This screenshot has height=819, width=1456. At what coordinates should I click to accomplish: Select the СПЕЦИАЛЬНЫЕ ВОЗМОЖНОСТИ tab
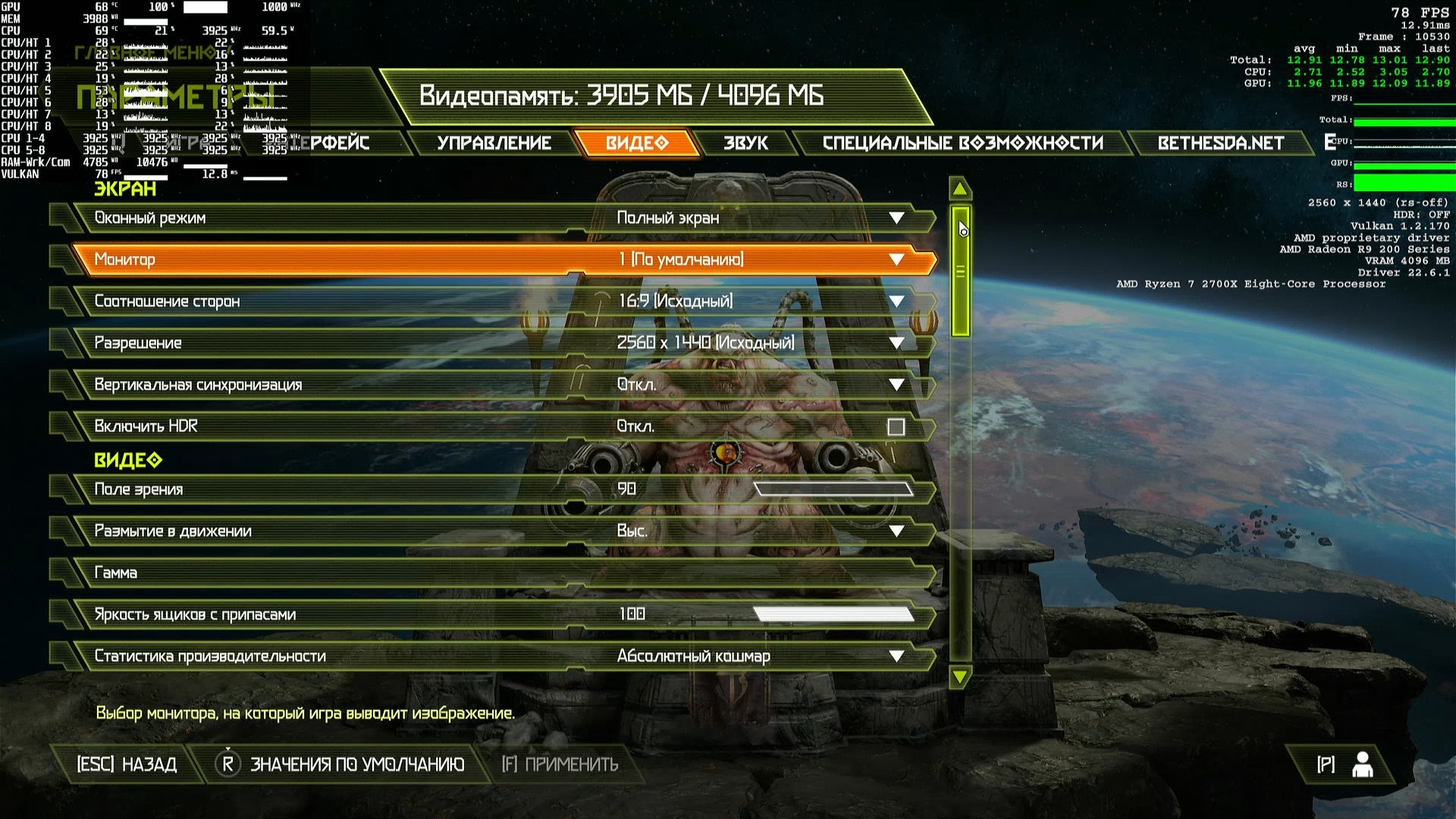(x=962, y=143)
